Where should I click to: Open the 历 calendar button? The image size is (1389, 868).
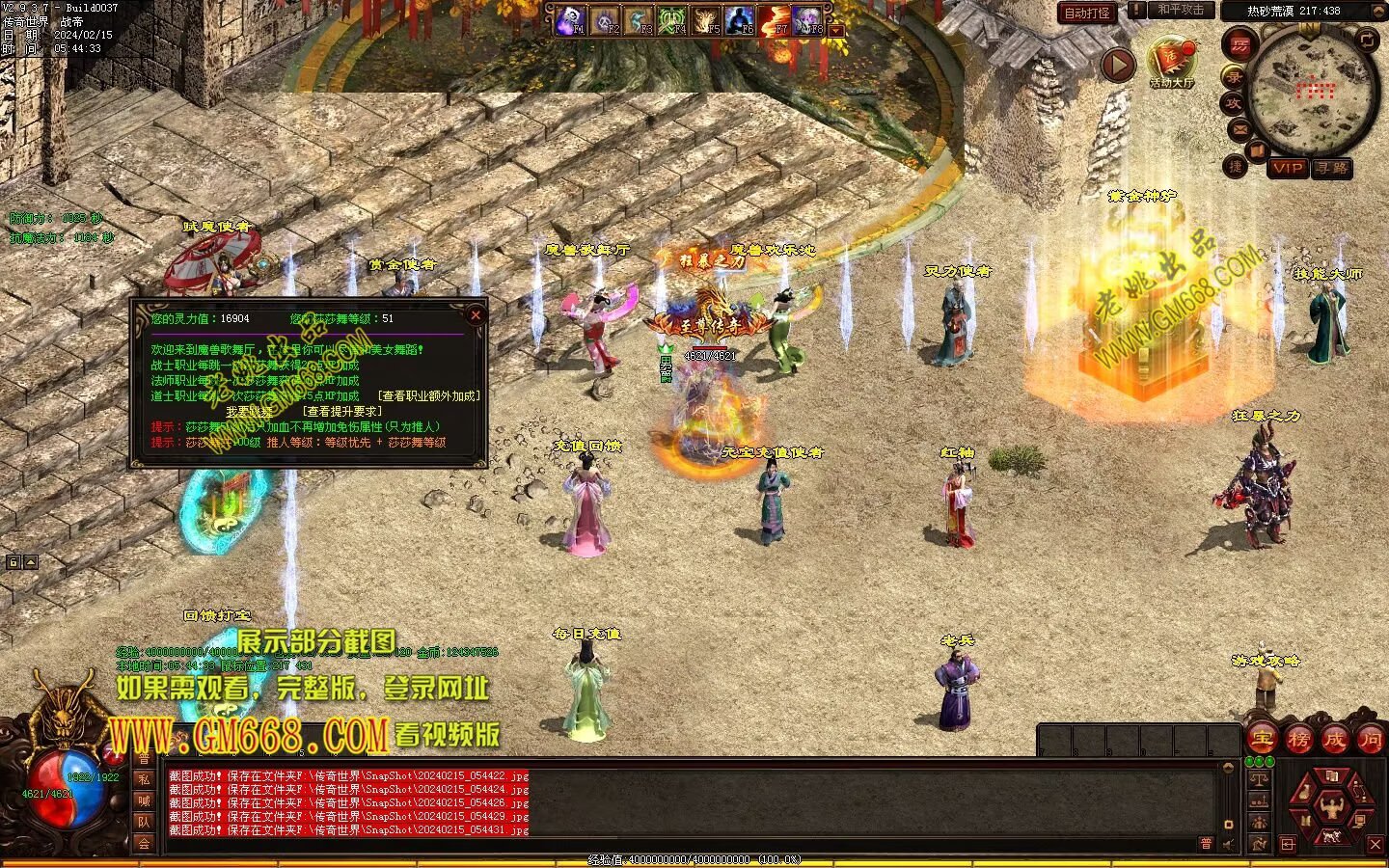tap(1239, 44)
